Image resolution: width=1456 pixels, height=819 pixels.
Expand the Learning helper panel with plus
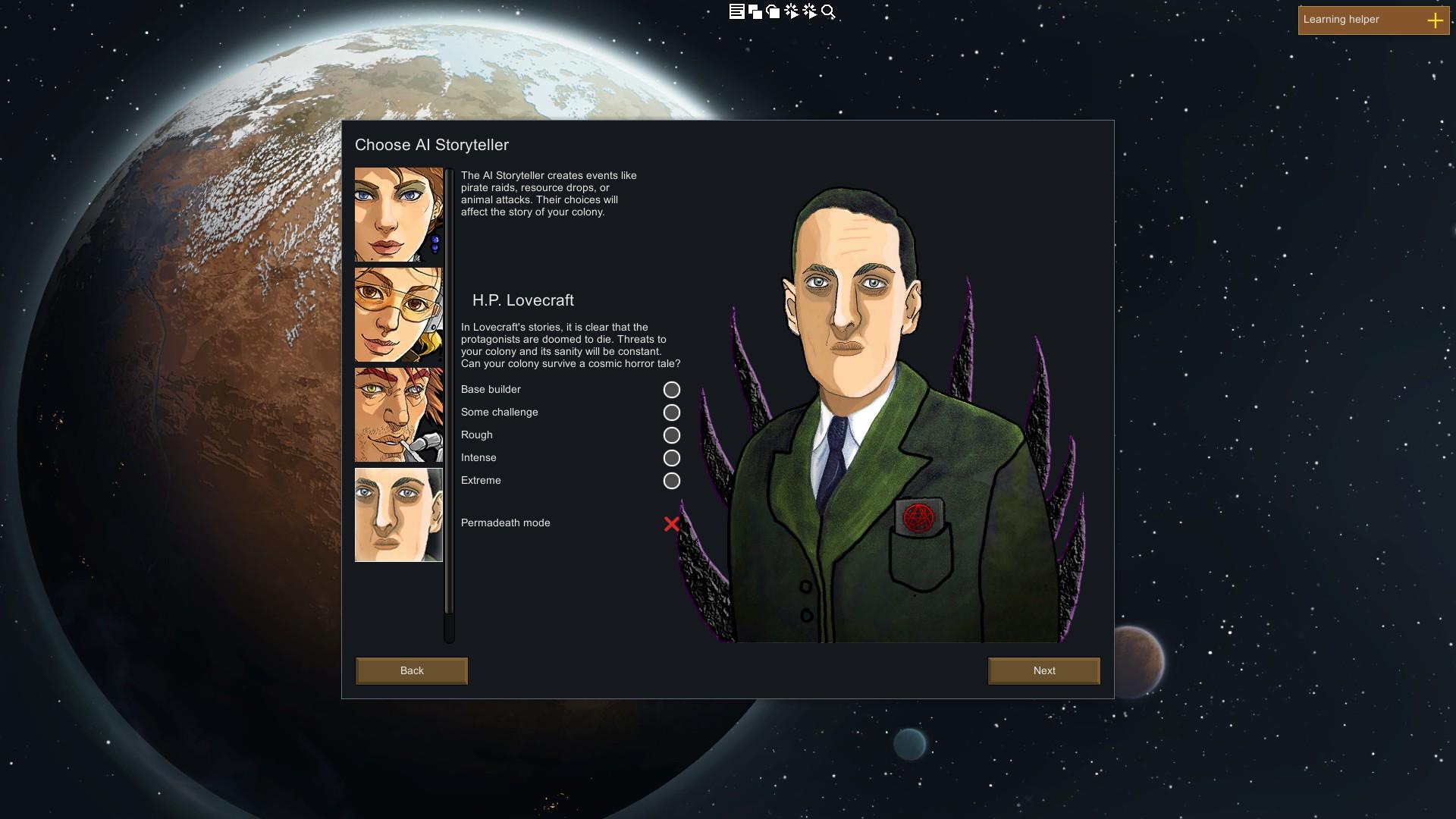tap(1436, 20)
